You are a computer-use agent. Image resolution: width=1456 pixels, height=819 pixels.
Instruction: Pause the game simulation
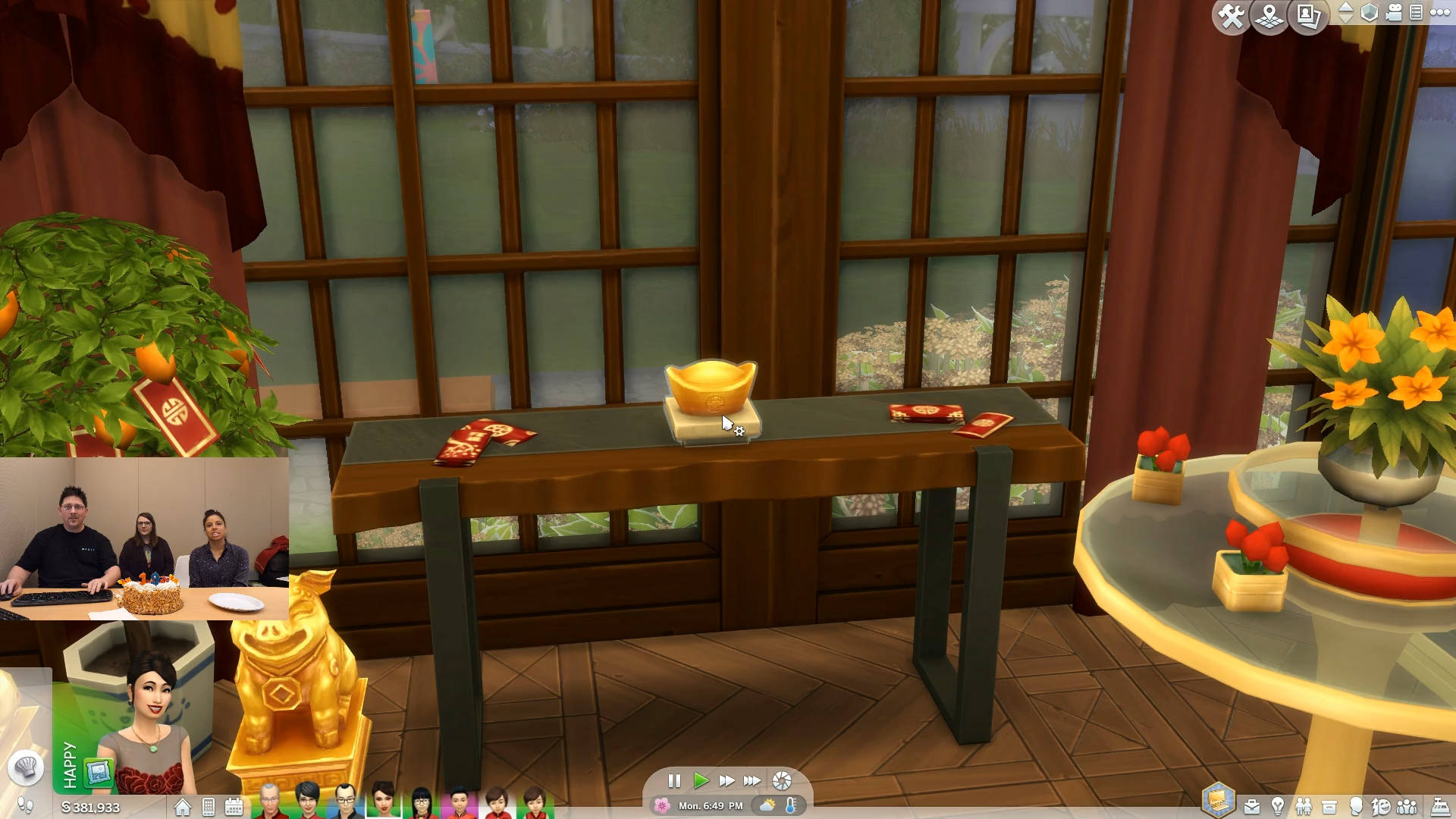pyautogui.click(x=674, y=781)
